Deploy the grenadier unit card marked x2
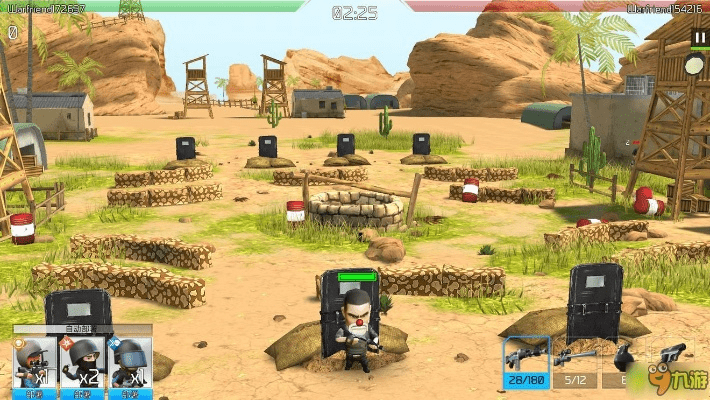Screen dimensions: 710x400 83,363
